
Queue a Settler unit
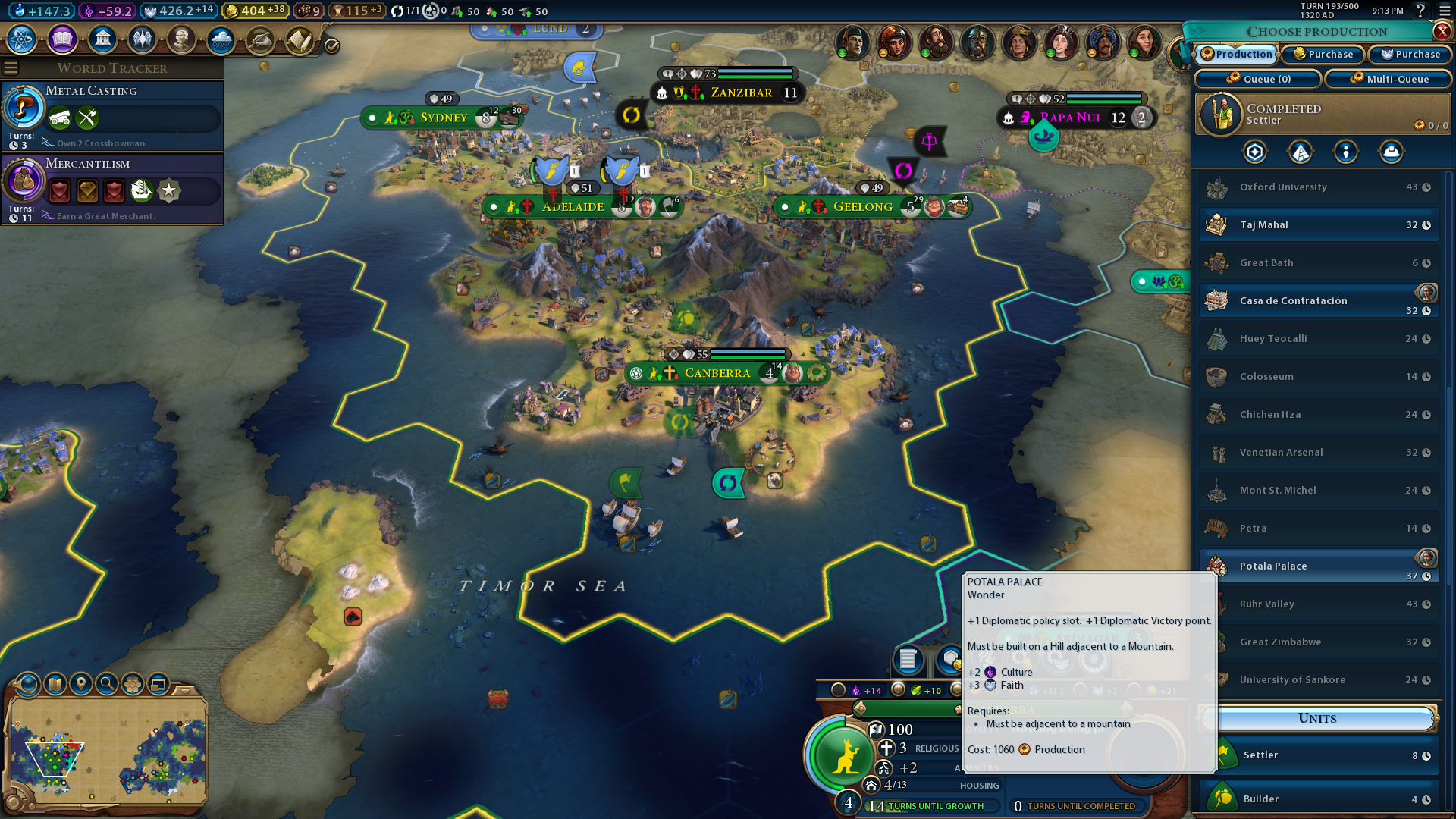pos(1319,755)
